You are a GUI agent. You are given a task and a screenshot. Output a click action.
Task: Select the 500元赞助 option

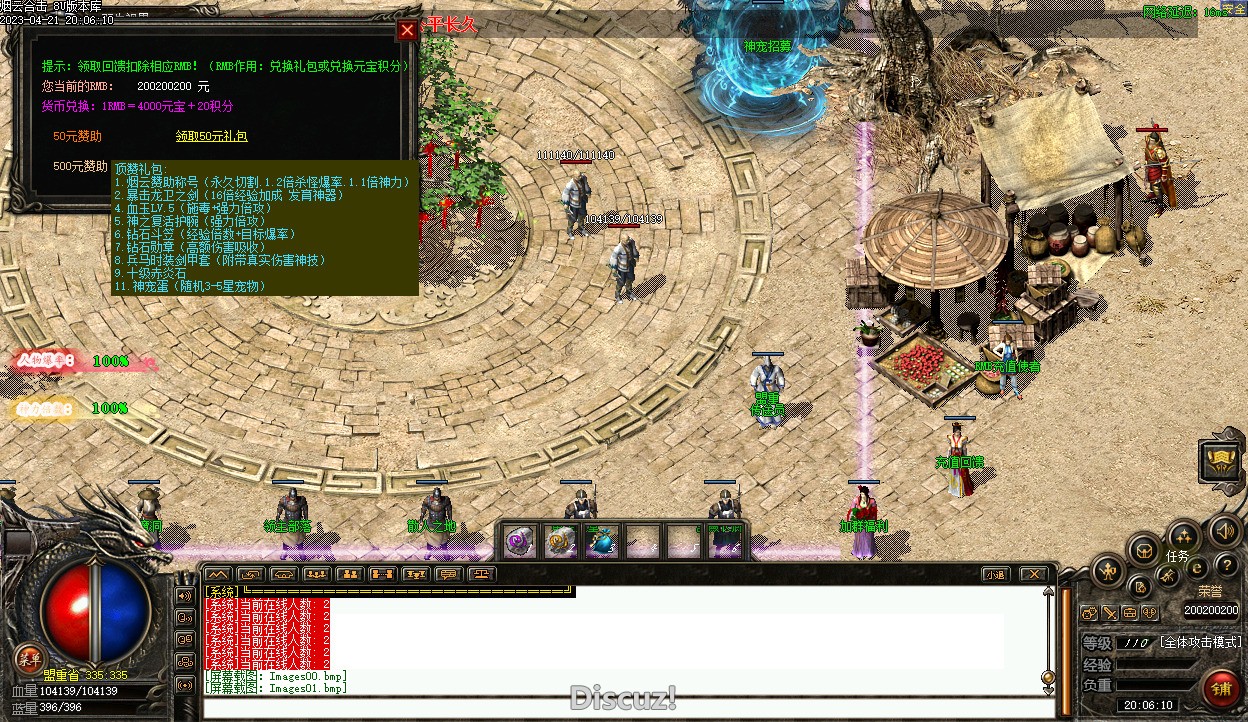pos(80,166)
